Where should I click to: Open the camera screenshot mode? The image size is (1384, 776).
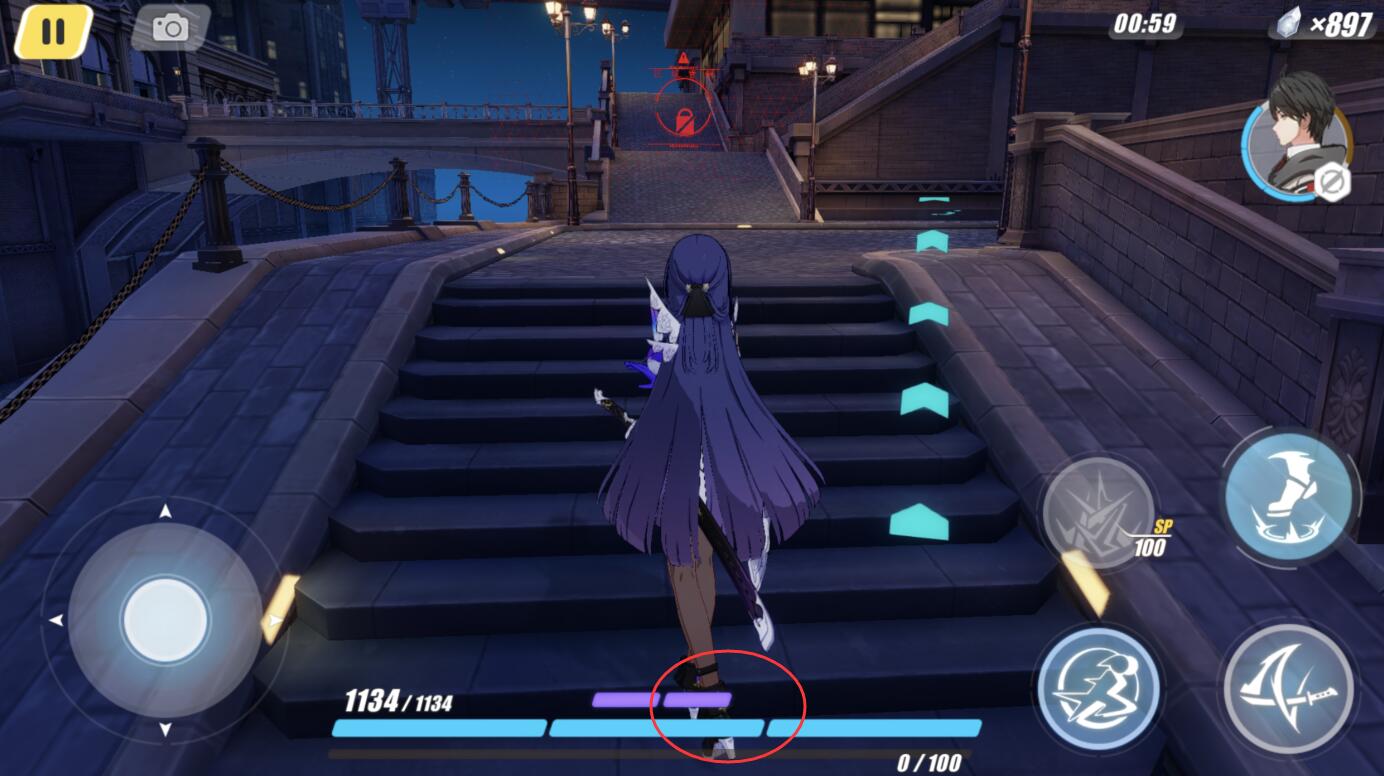click(170, 28)
